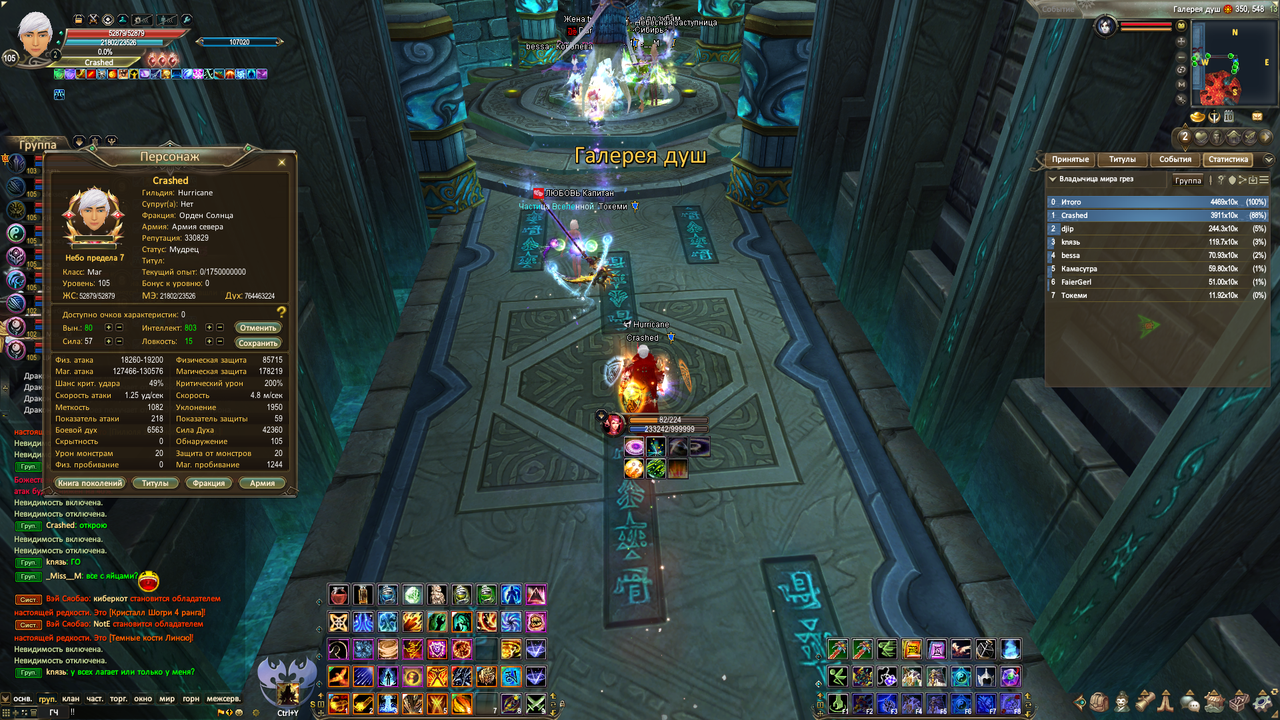This screenshot has width=1280, height=720.
Task: Select the Статистика tab
Action: (x=1228, y=160)
